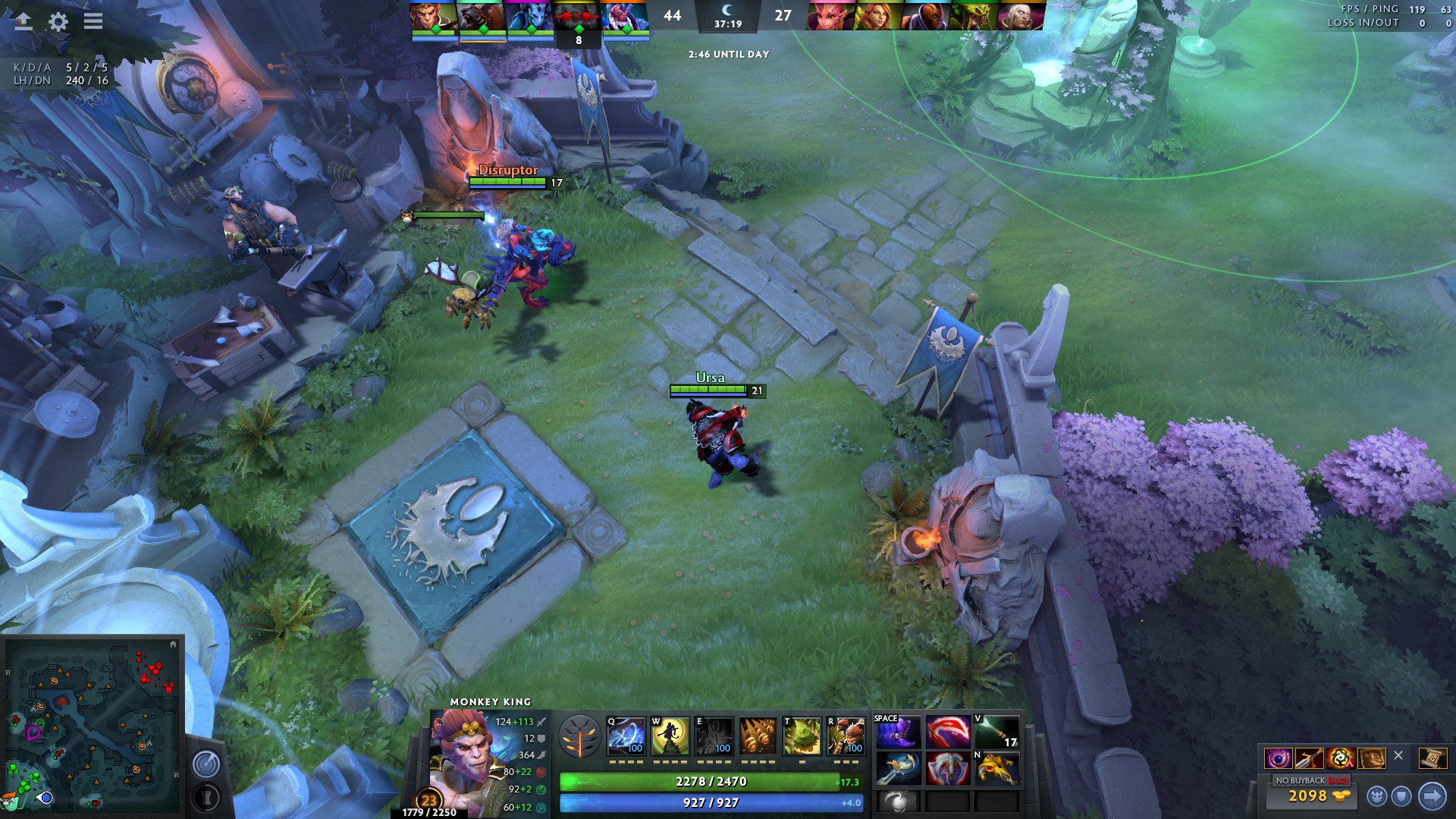The image size is (1456, 819).
Task: Click the dashboard arrow button beside the gear
Action: click(24, 21)
